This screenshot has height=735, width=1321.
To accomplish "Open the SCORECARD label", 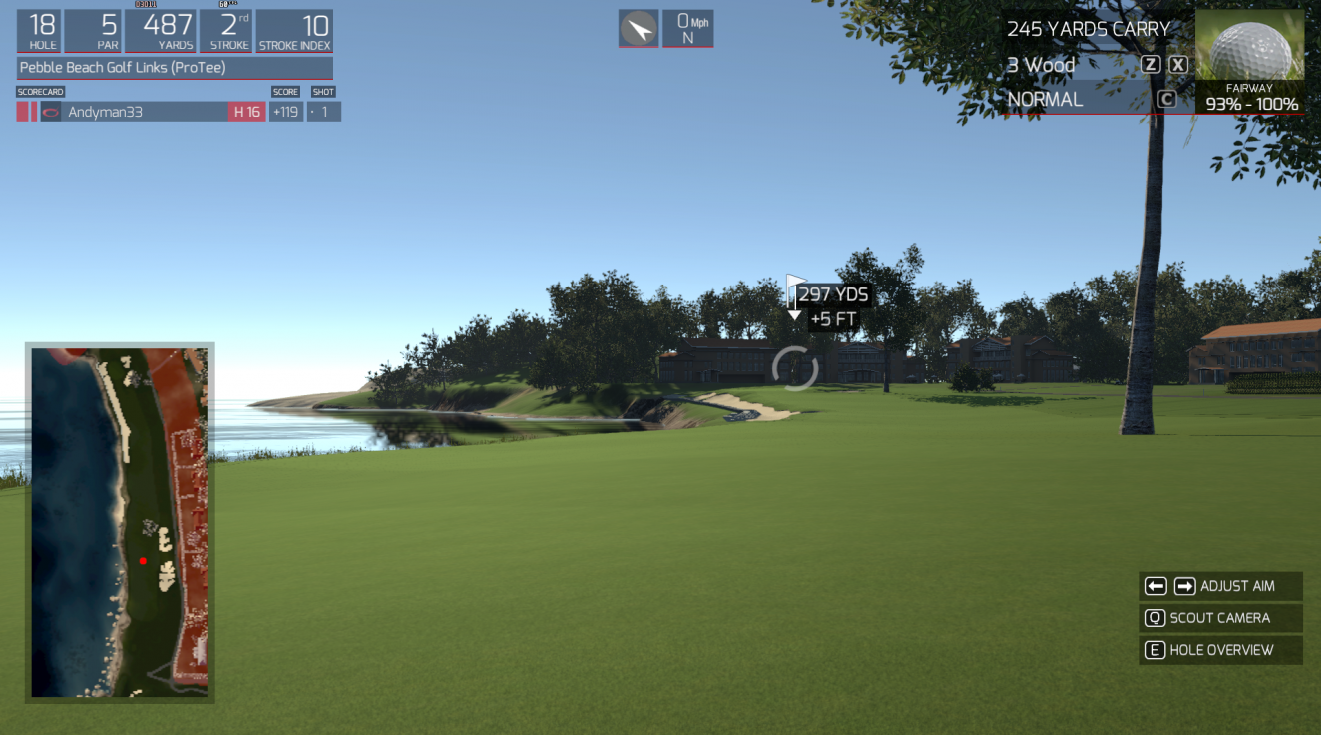I will (40, 92).
